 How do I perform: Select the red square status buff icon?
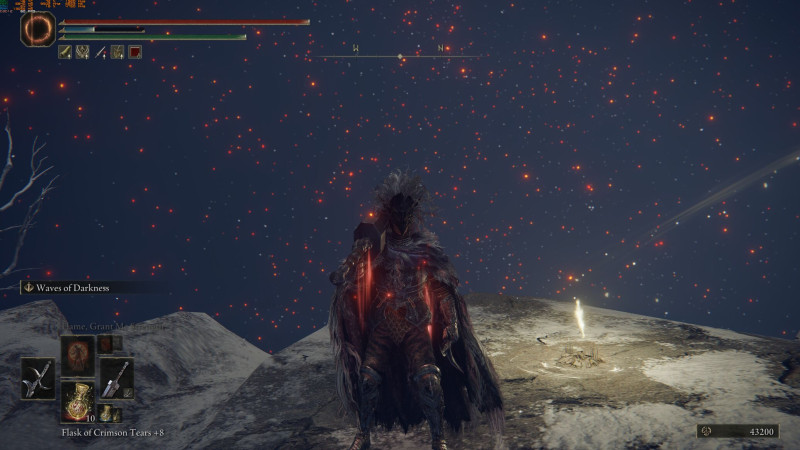click(x=135, y=52)
